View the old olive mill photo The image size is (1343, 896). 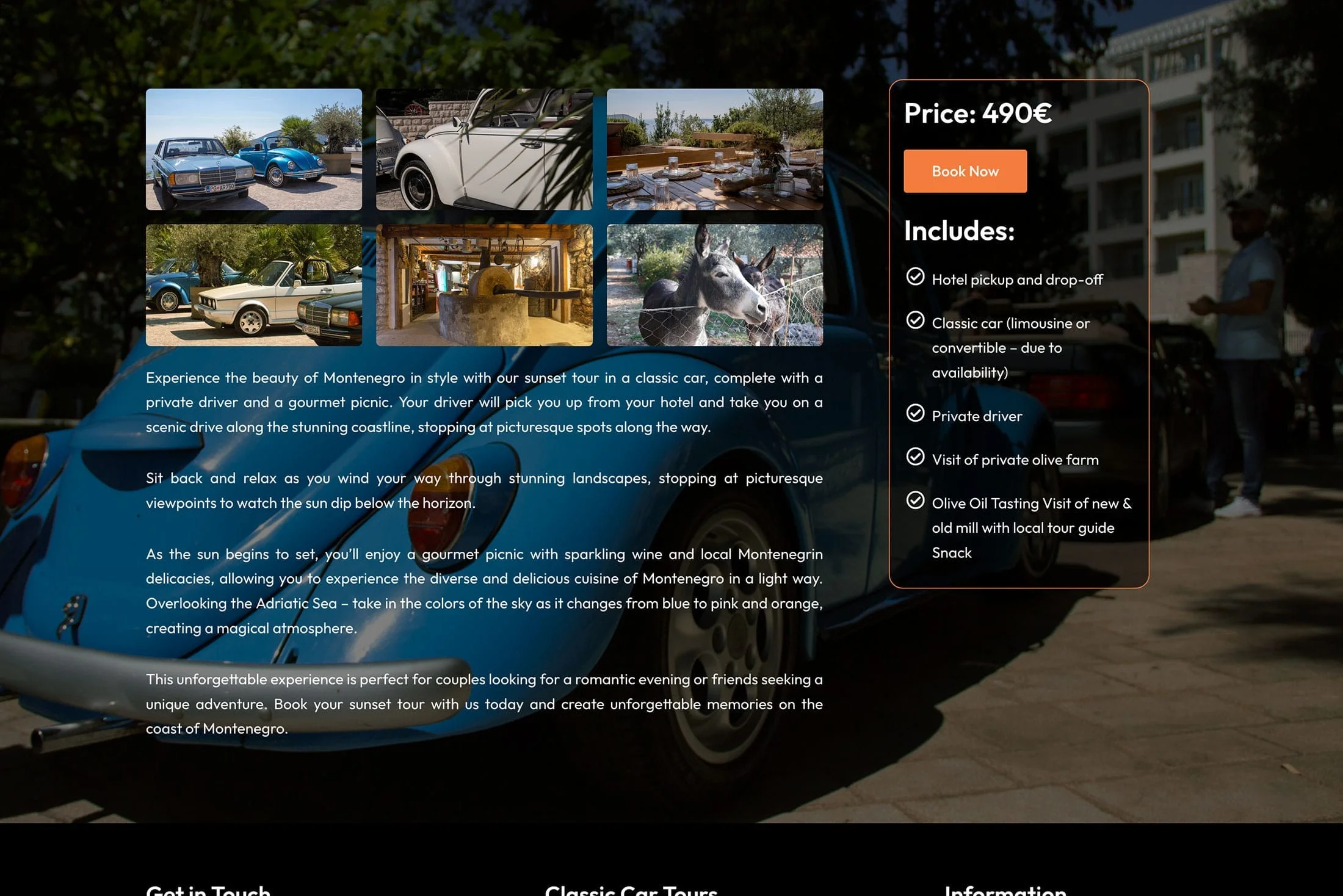484,284
